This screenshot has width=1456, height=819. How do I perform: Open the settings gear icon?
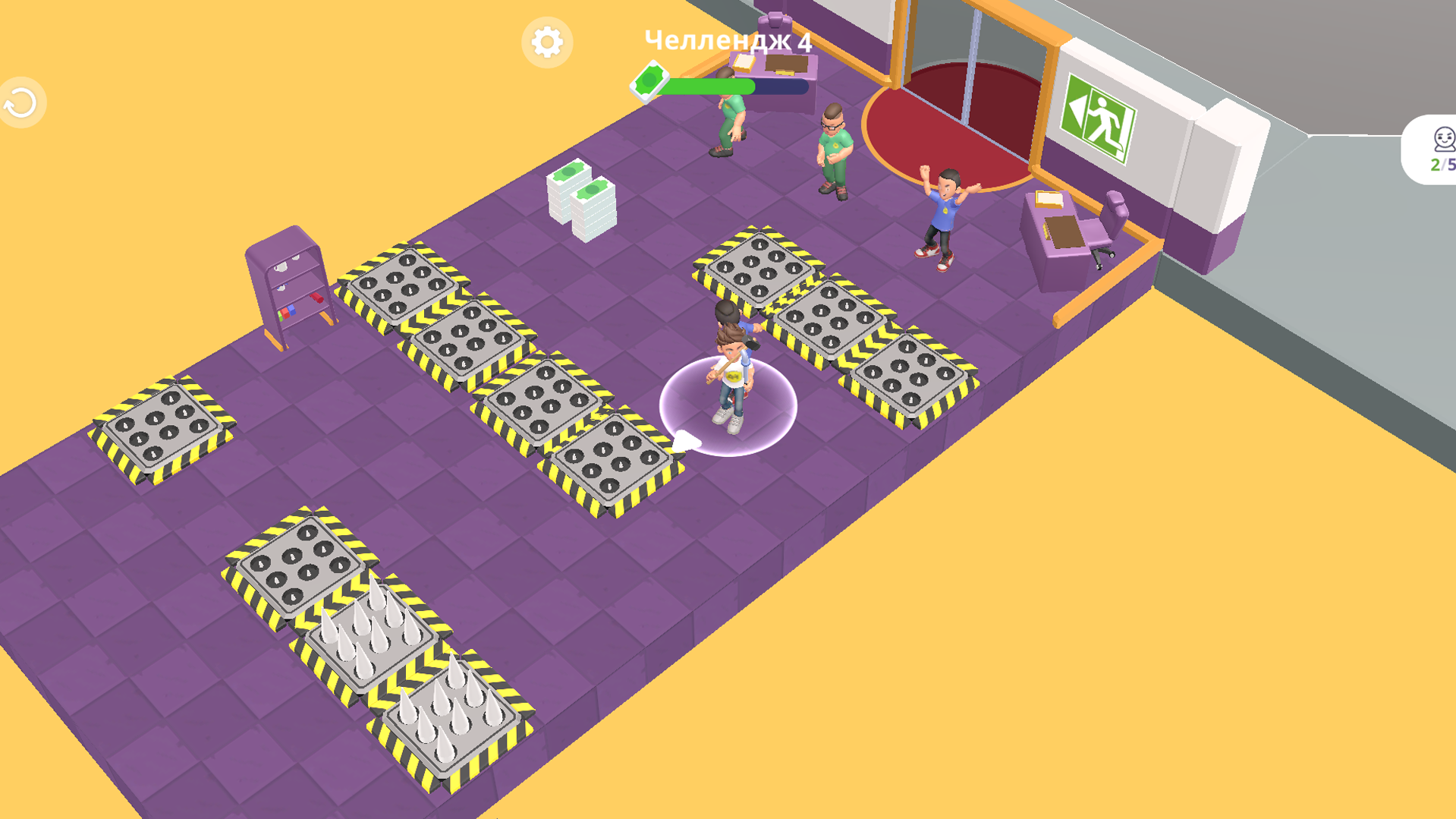tap(549, 43)
